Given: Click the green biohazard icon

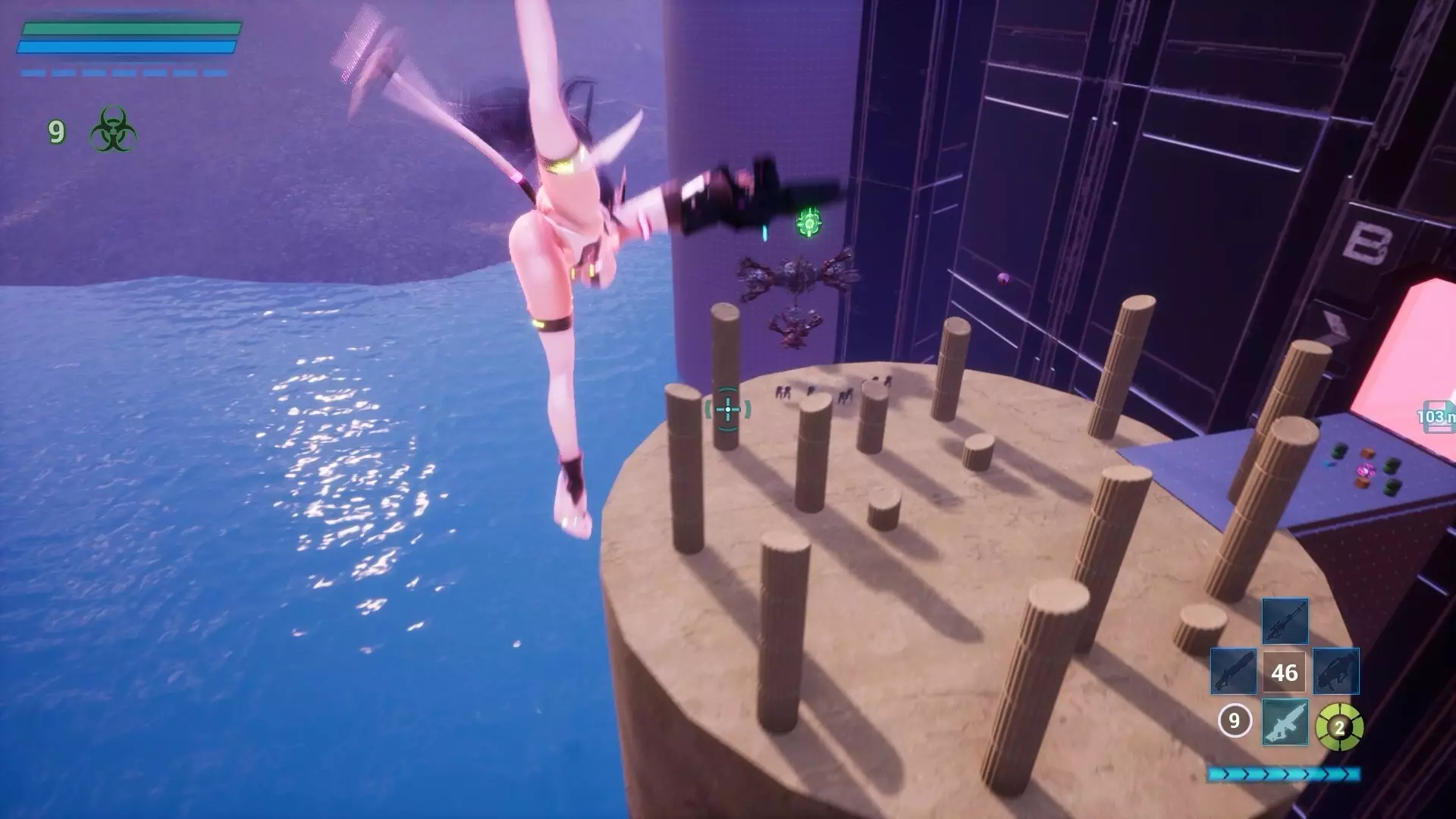Looking at the screenshot, I should click(x=113, y=130).
